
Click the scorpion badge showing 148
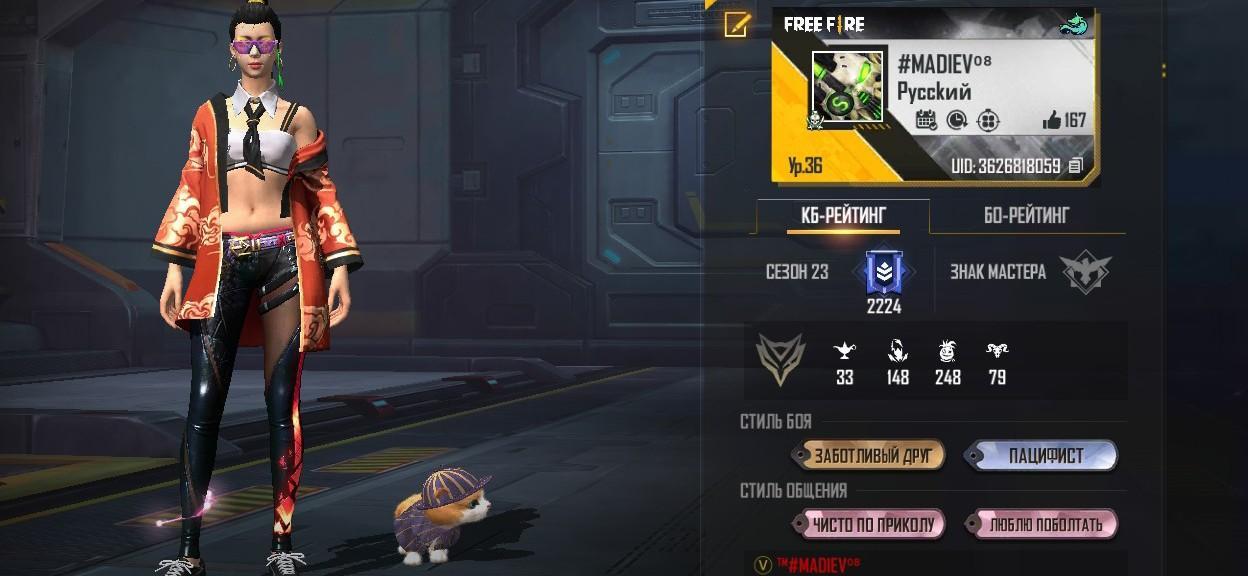(897, 351)
